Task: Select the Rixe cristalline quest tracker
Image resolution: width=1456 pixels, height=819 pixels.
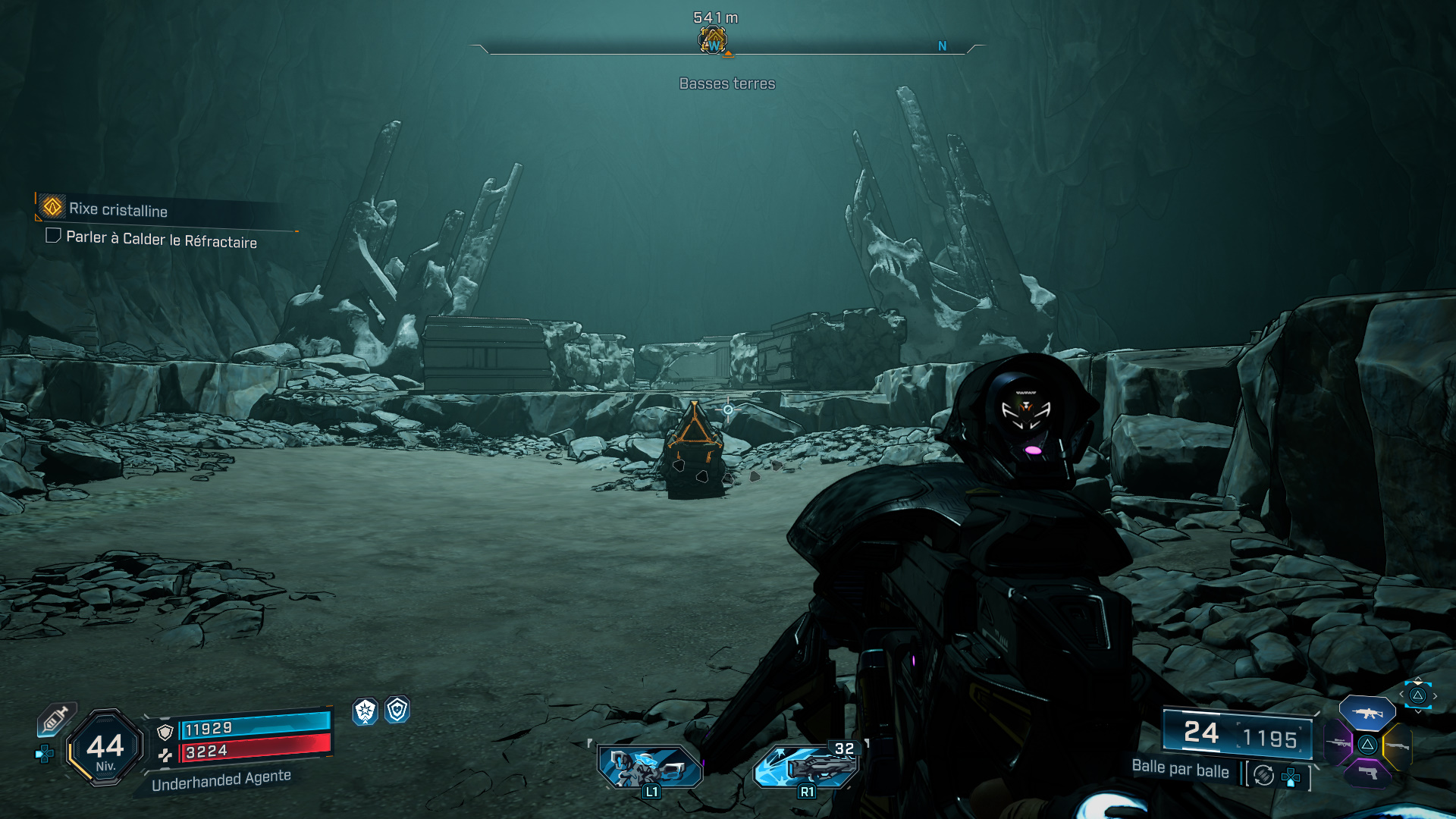Action: (x=118, y=209)
